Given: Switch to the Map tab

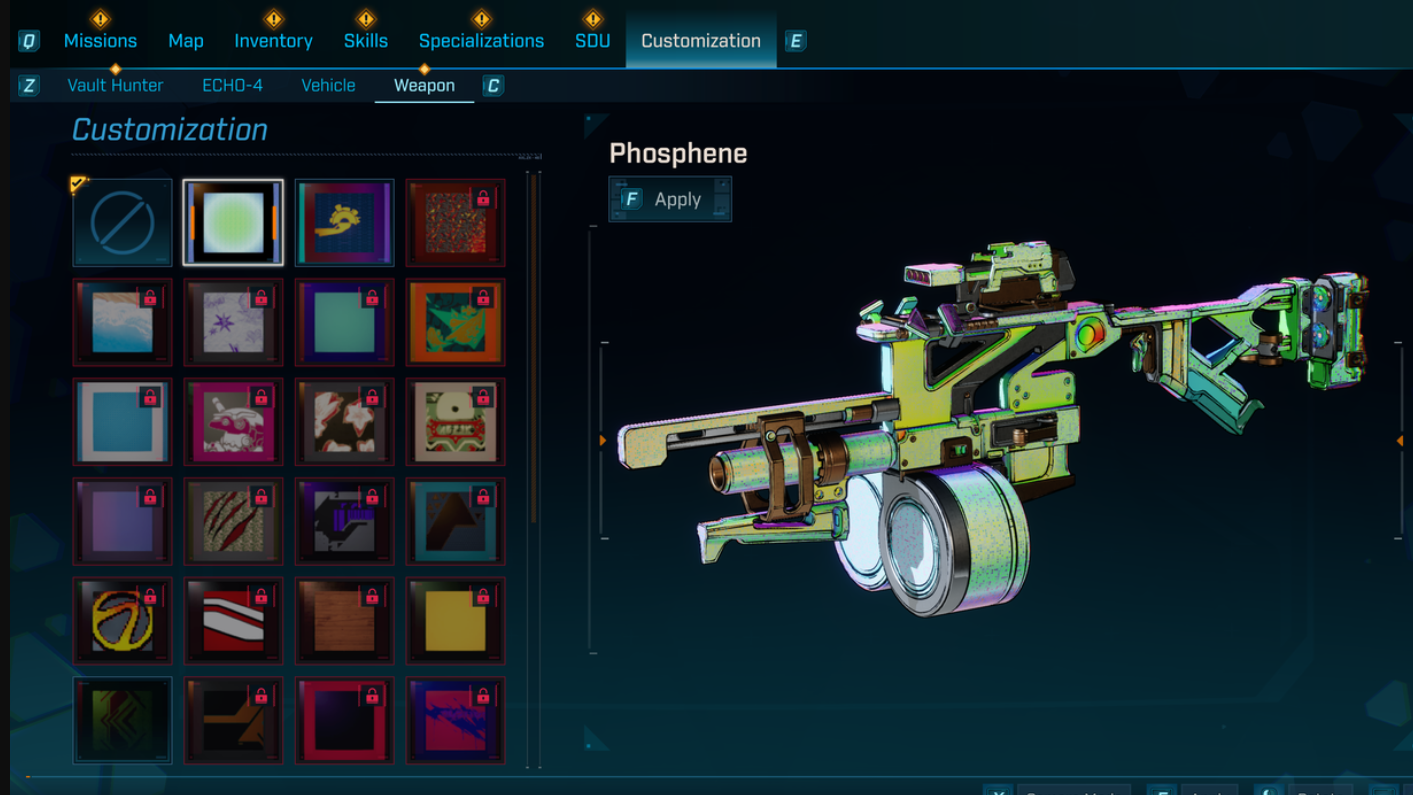Looking at the screenshot, I should coord(186,41).
